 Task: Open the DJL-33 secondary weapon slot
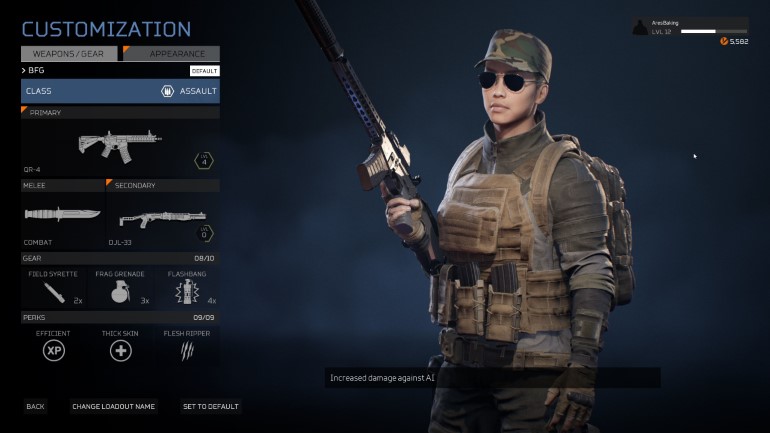[x=163, y=215]
